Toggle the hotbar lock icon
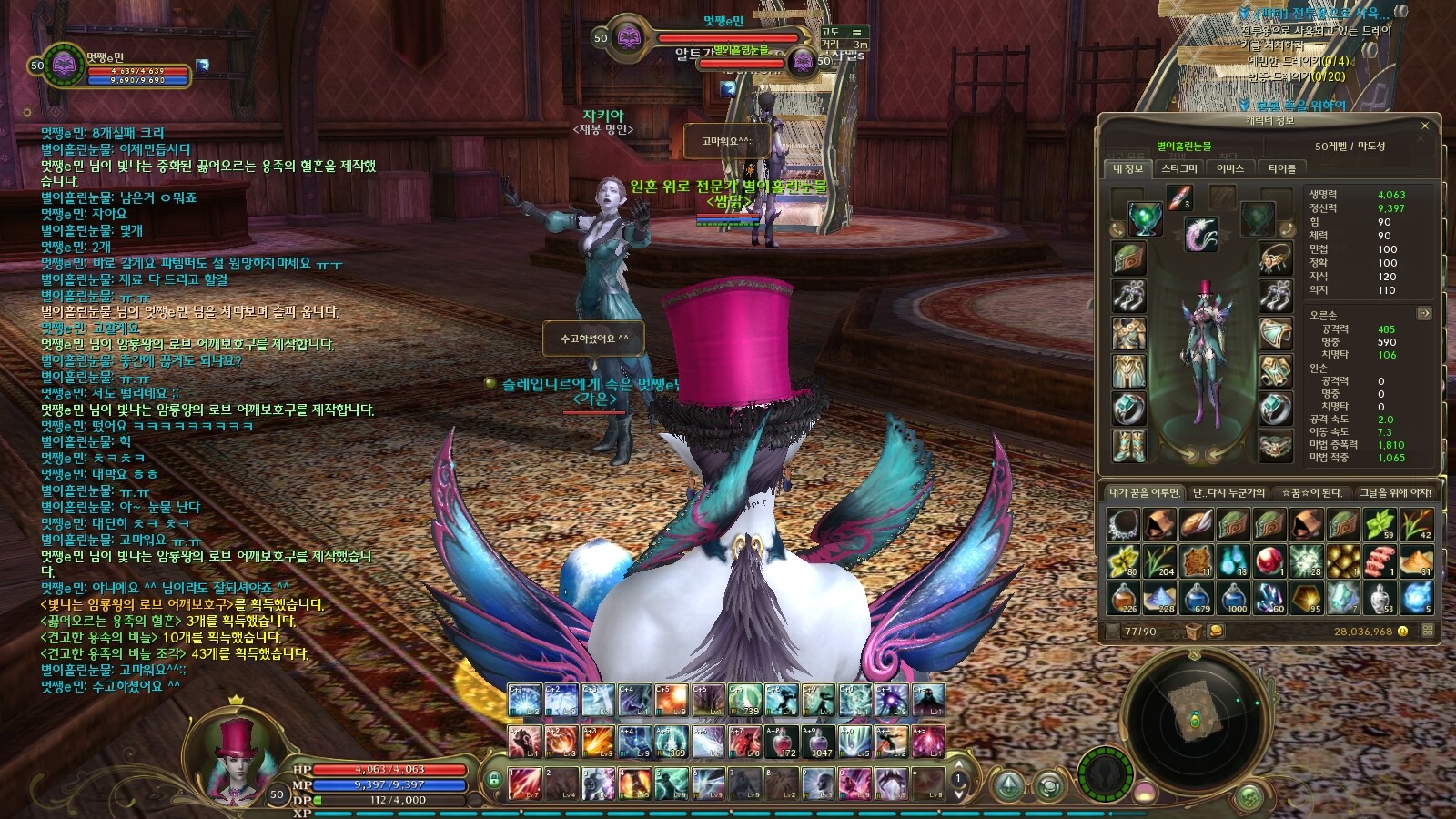Viewport: 1456px width, 819px height. (x=493, y=780)
